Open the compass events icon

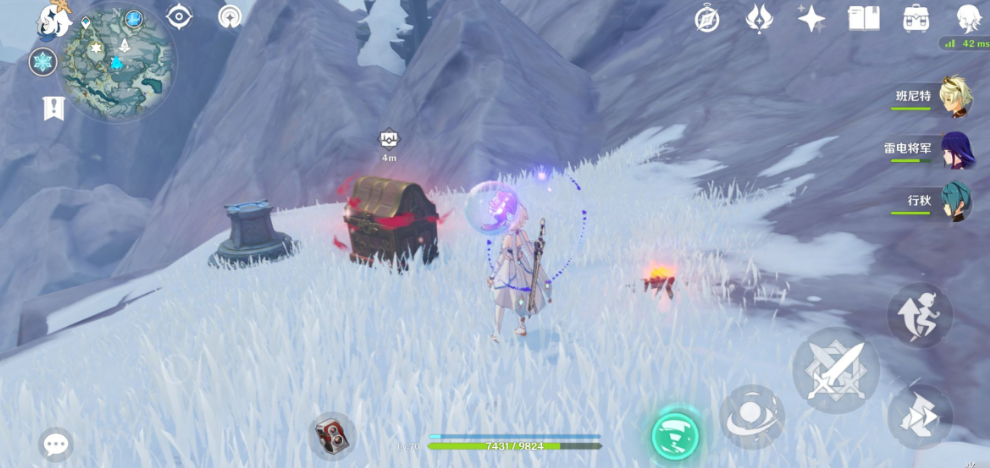[708, 19]
